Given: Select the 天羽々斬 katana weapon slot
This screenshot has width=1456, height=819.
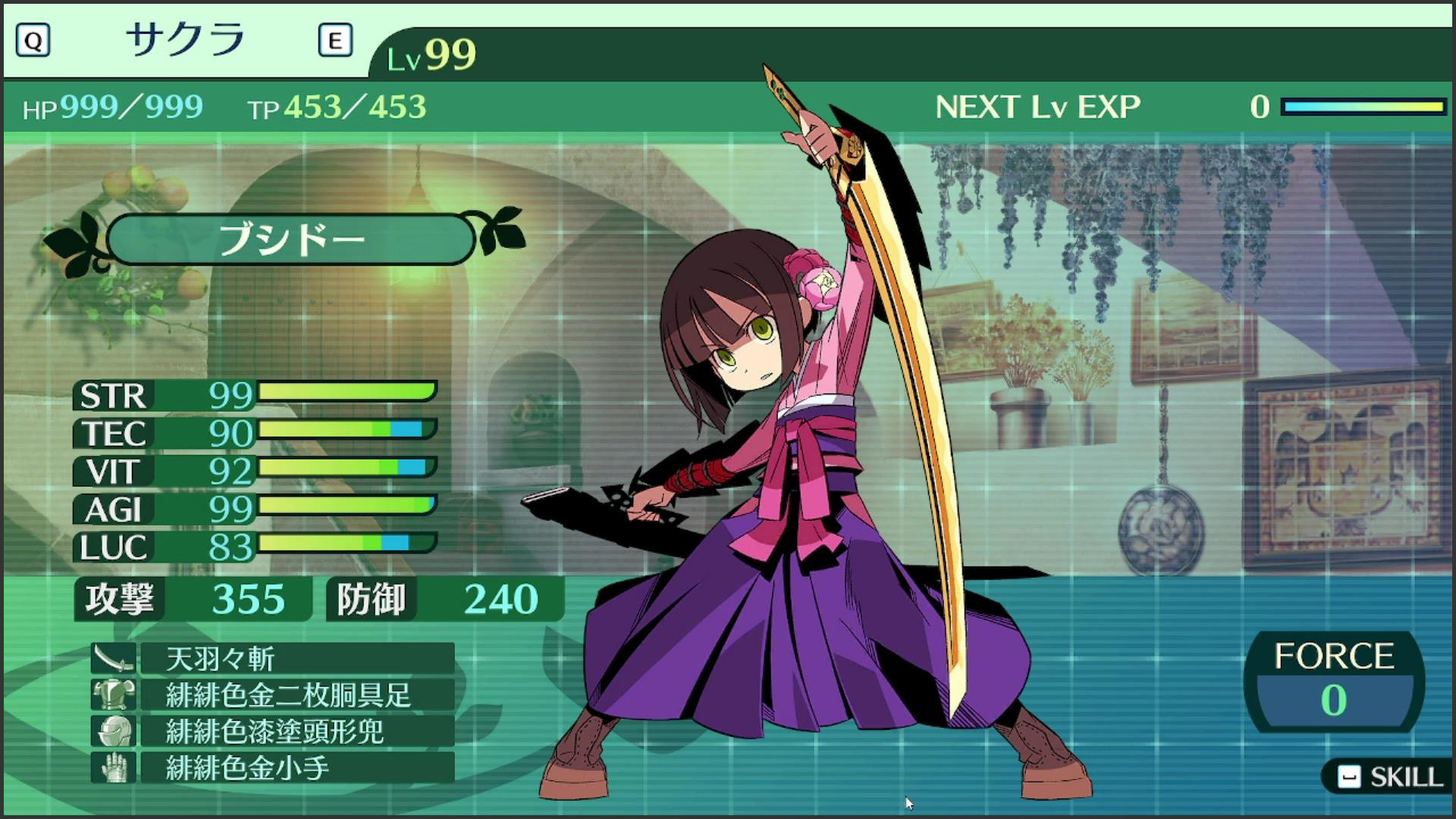Looking at the screenshot, I should click(x=296, y=658).
